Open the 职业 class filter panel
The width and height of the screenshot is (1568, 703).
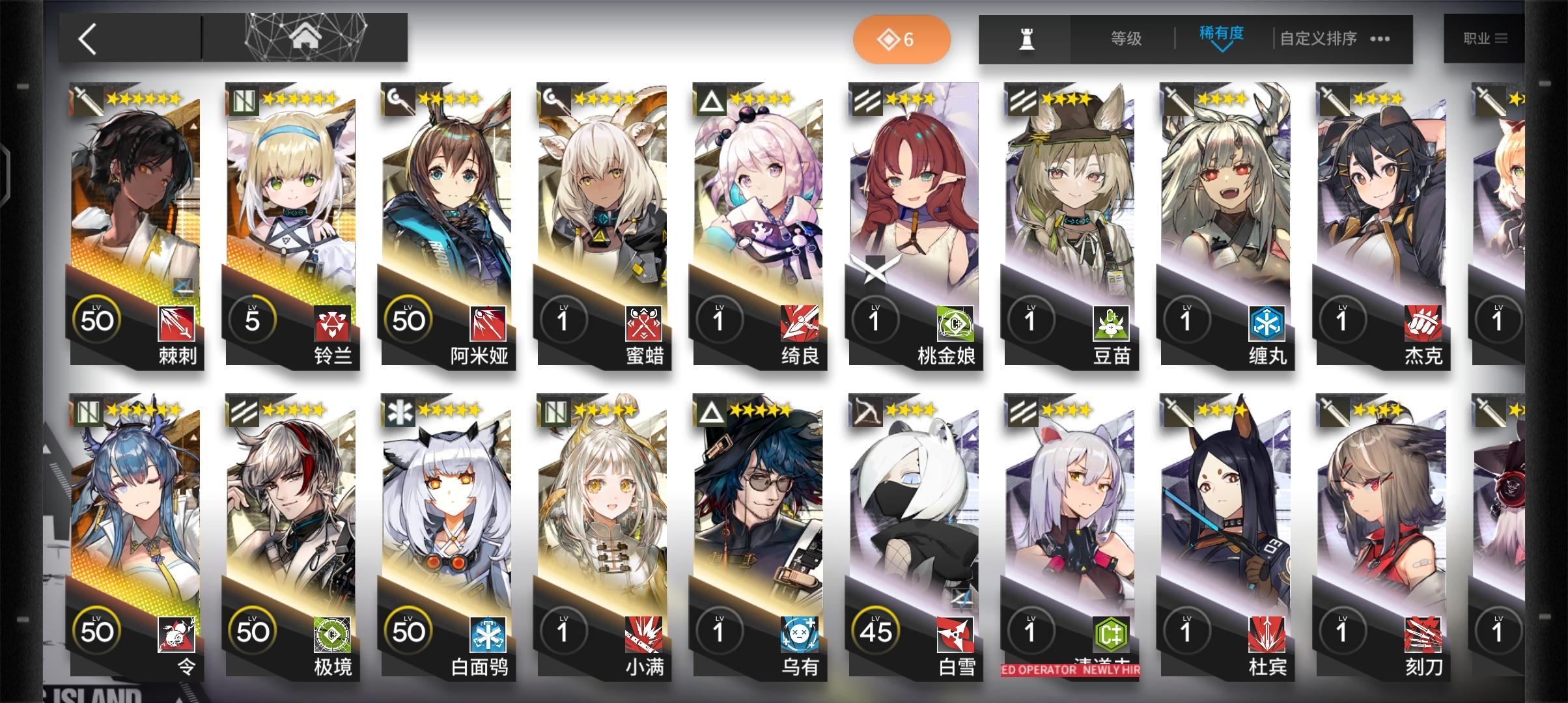[1488, 38]
